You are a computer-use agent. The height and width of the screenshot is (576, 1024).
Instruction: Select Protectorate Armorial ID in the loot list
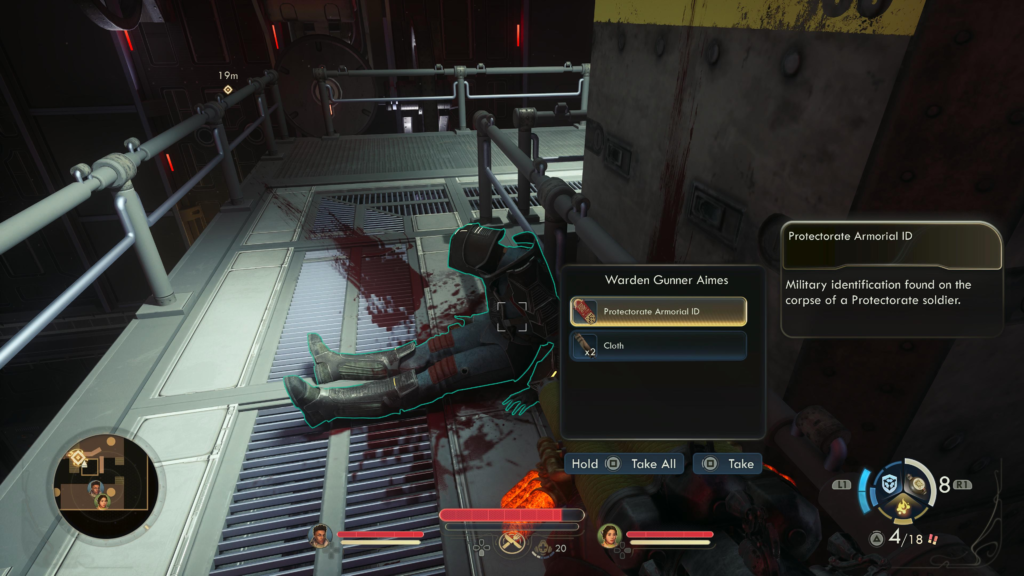(x=658, y=312)
